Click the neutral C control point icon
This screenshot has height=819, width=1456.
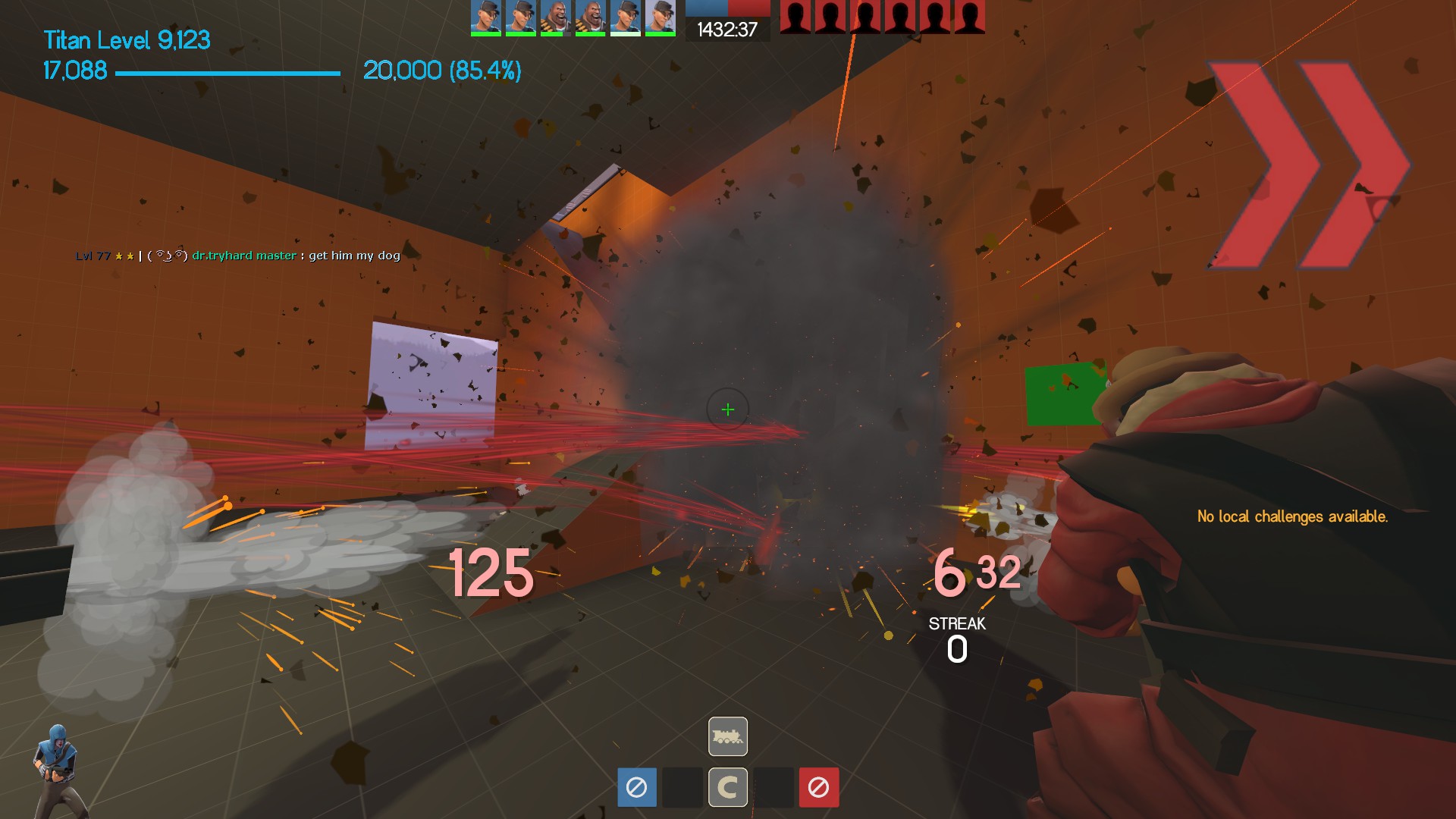728,787
